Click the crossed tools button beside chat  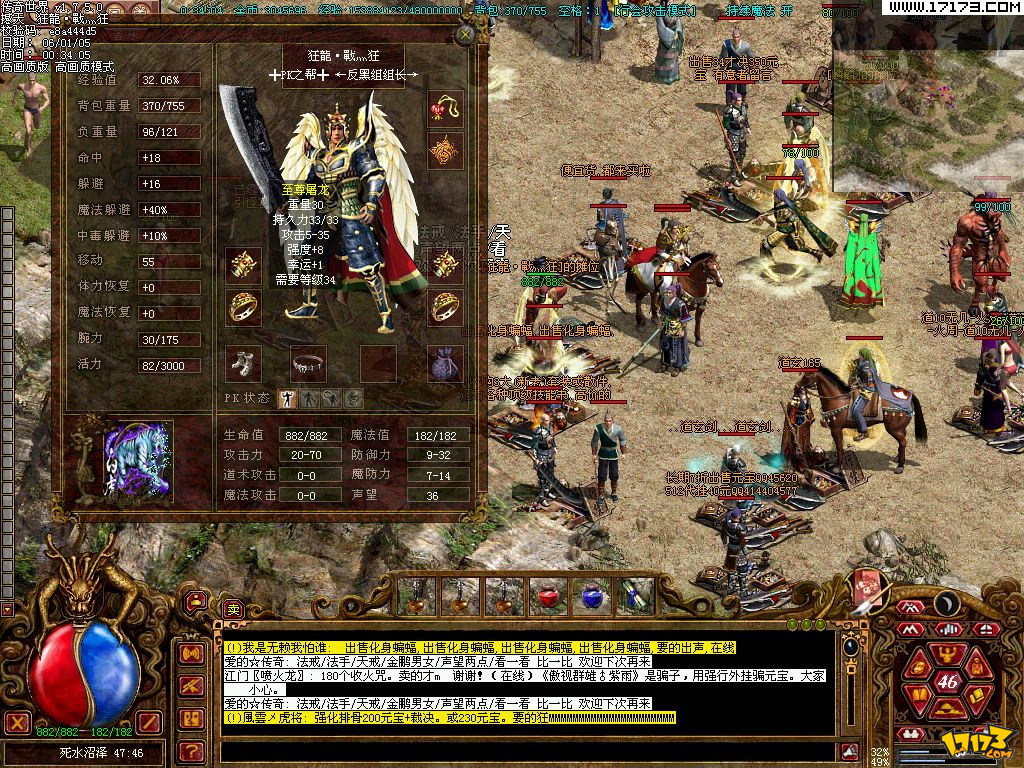pos(191,686)
